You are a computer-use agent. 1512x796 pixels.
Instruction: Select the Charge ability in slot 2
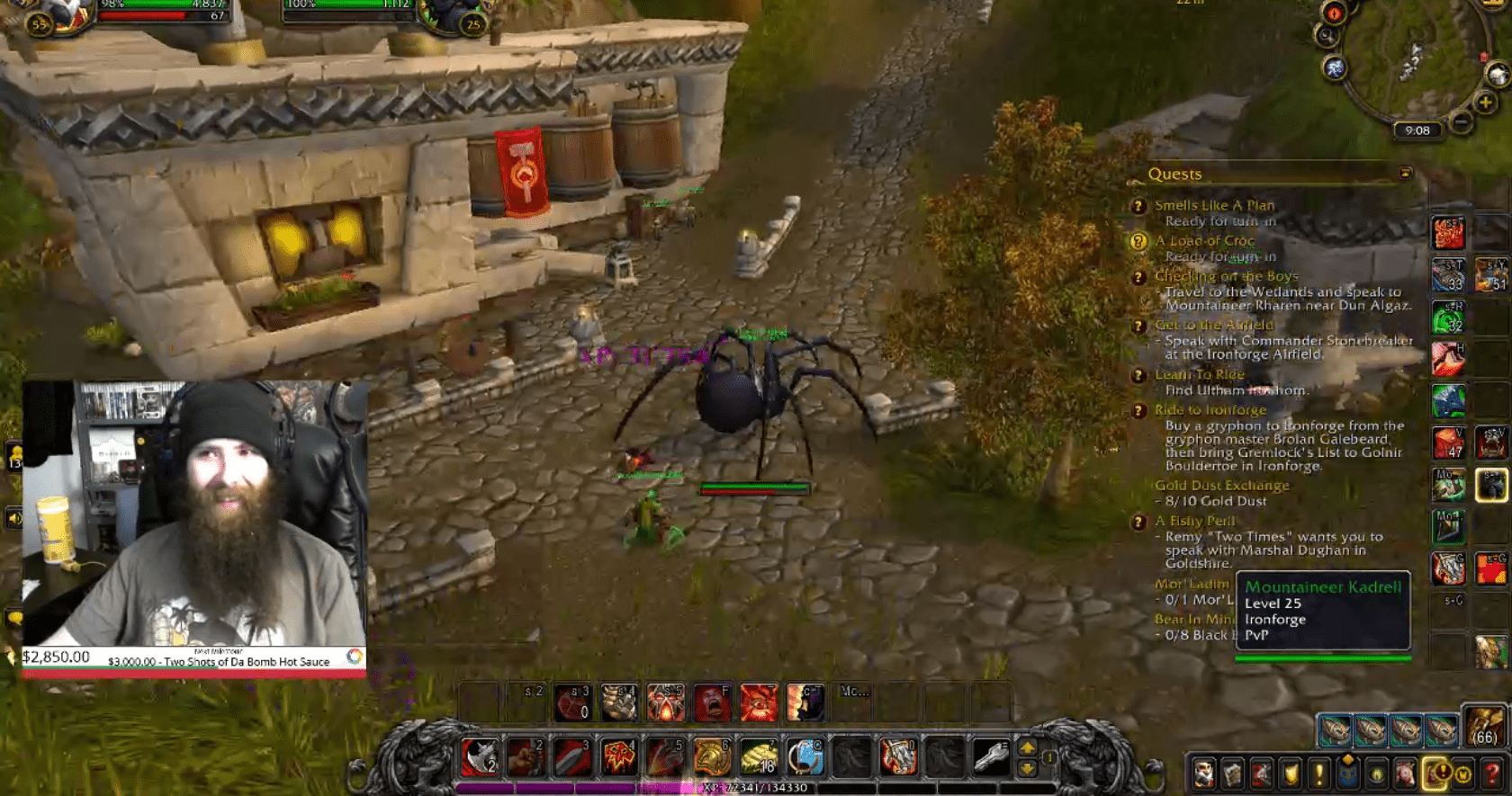point(523,757)
